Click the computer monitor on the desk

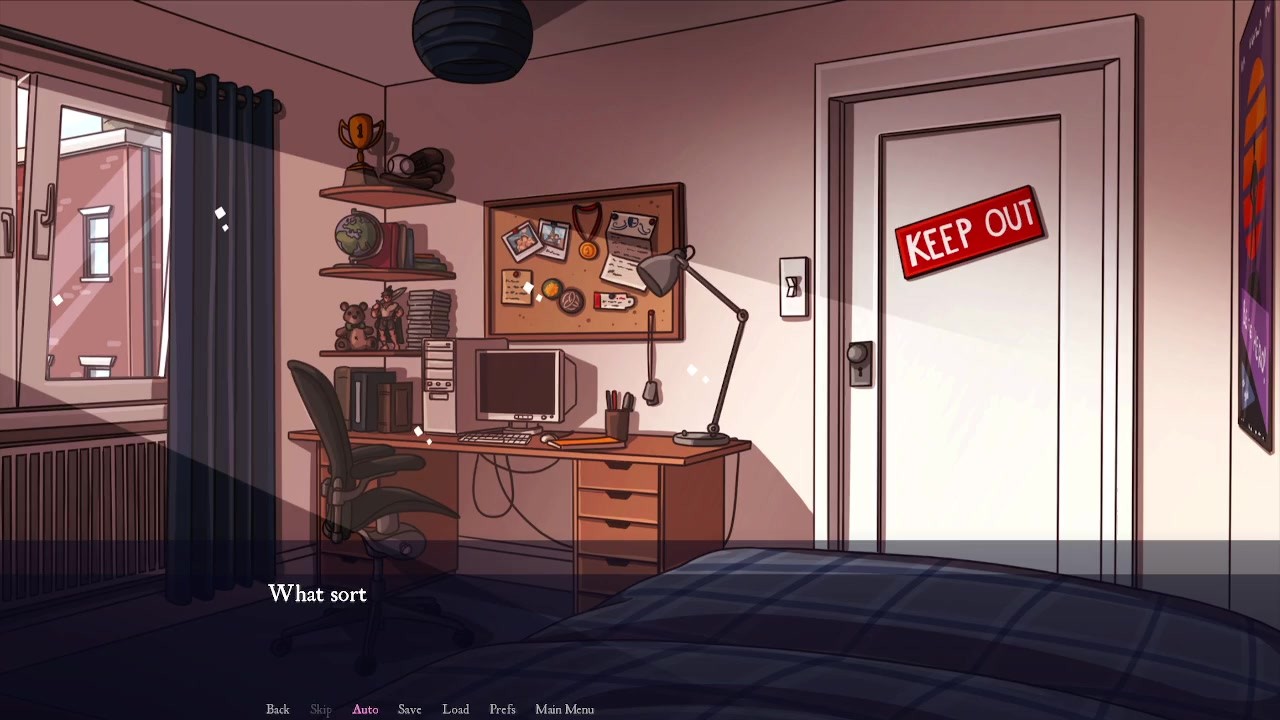pos(516,385)
